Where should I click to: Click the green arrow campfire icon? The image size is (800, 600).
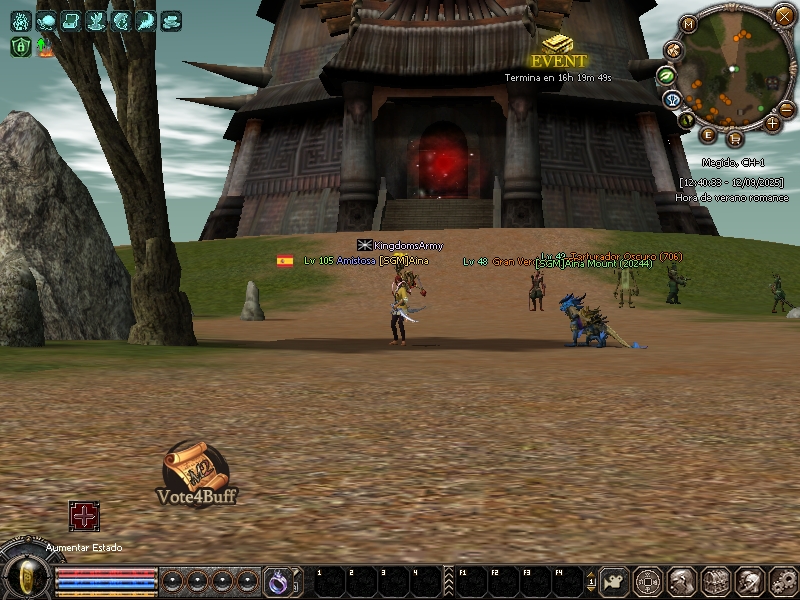click(45, 46)
